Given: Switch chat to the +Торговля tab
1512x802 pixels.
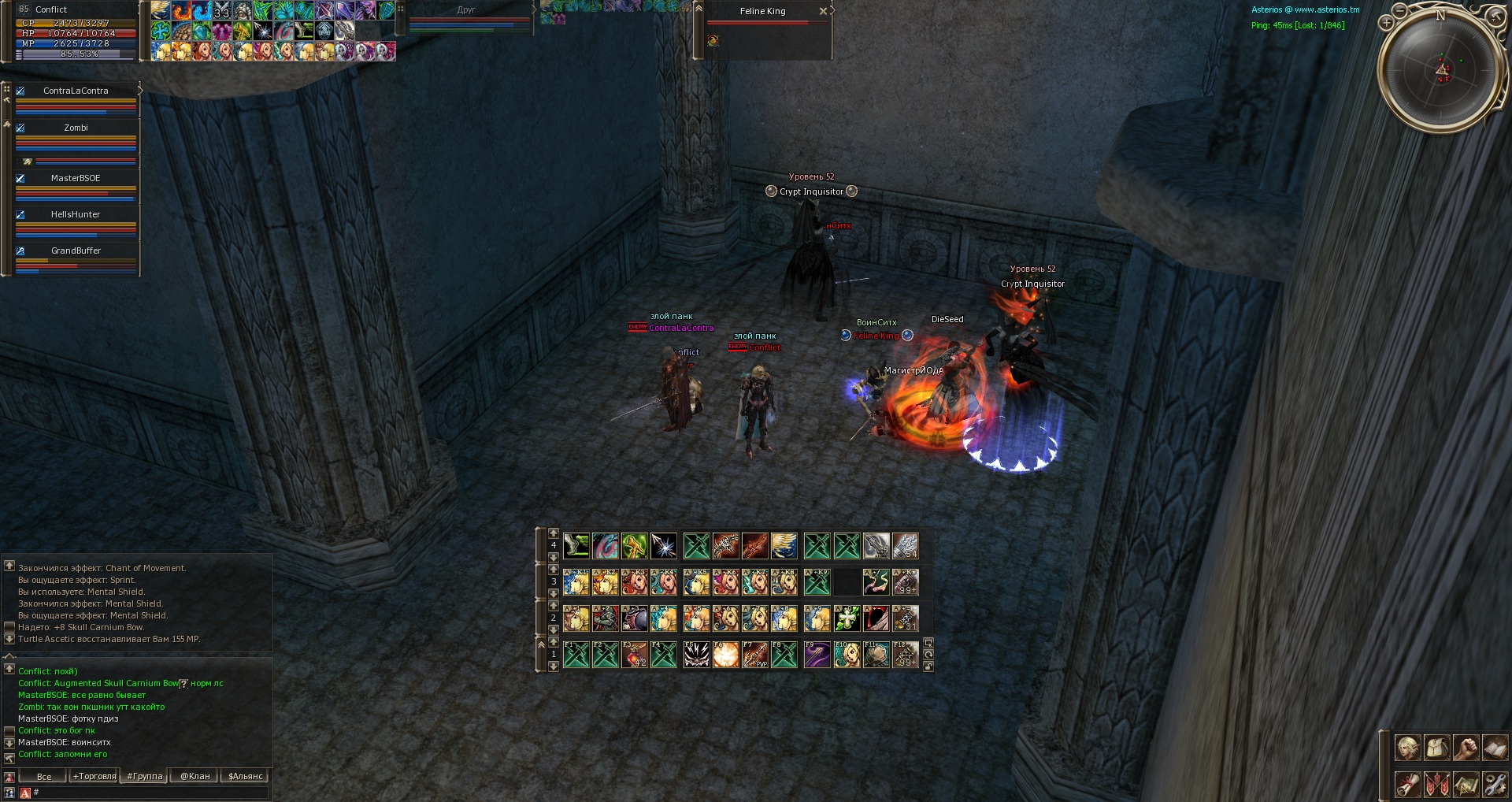Looking at the screenshot, I should 94,776.
